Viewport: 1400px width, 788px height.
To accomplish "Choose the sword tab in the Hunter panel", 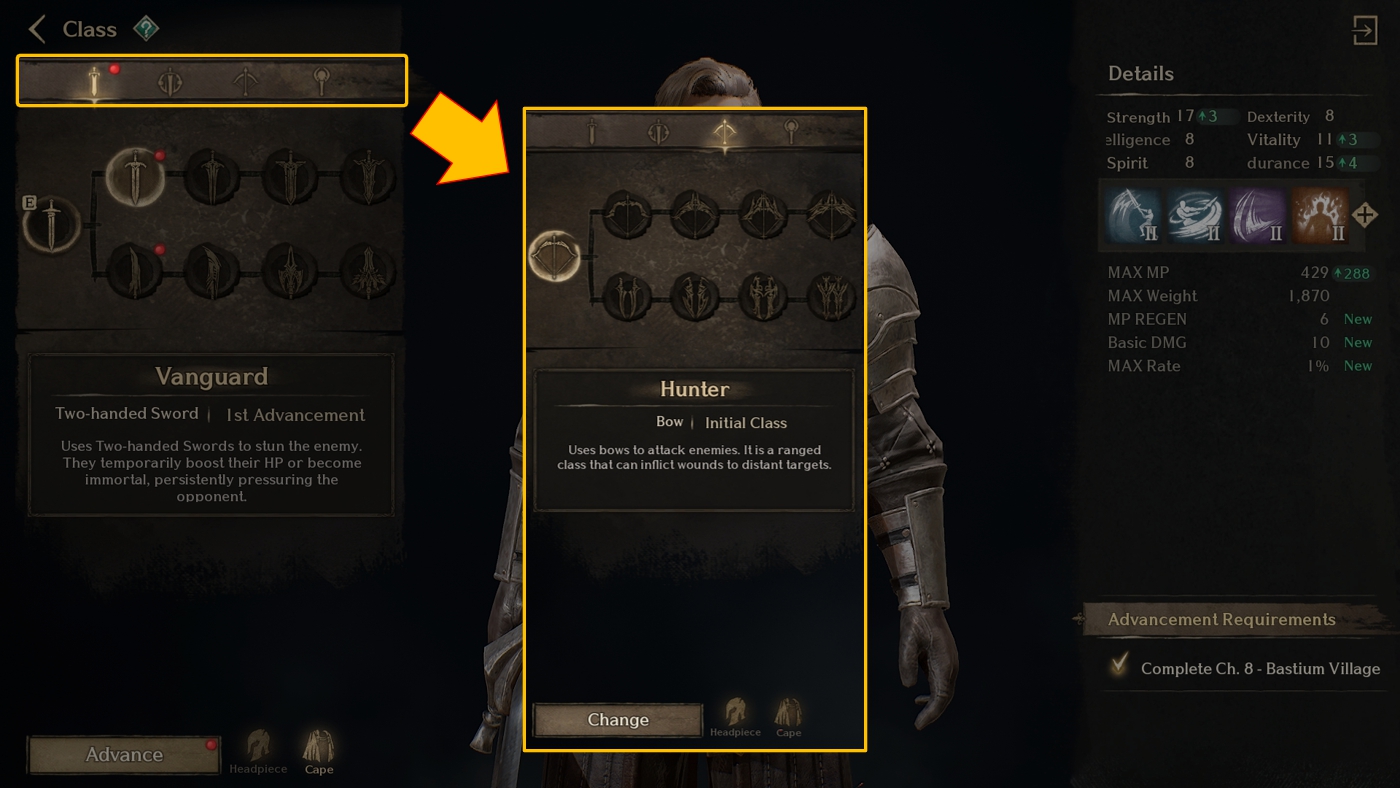I will tap(592, 131).
